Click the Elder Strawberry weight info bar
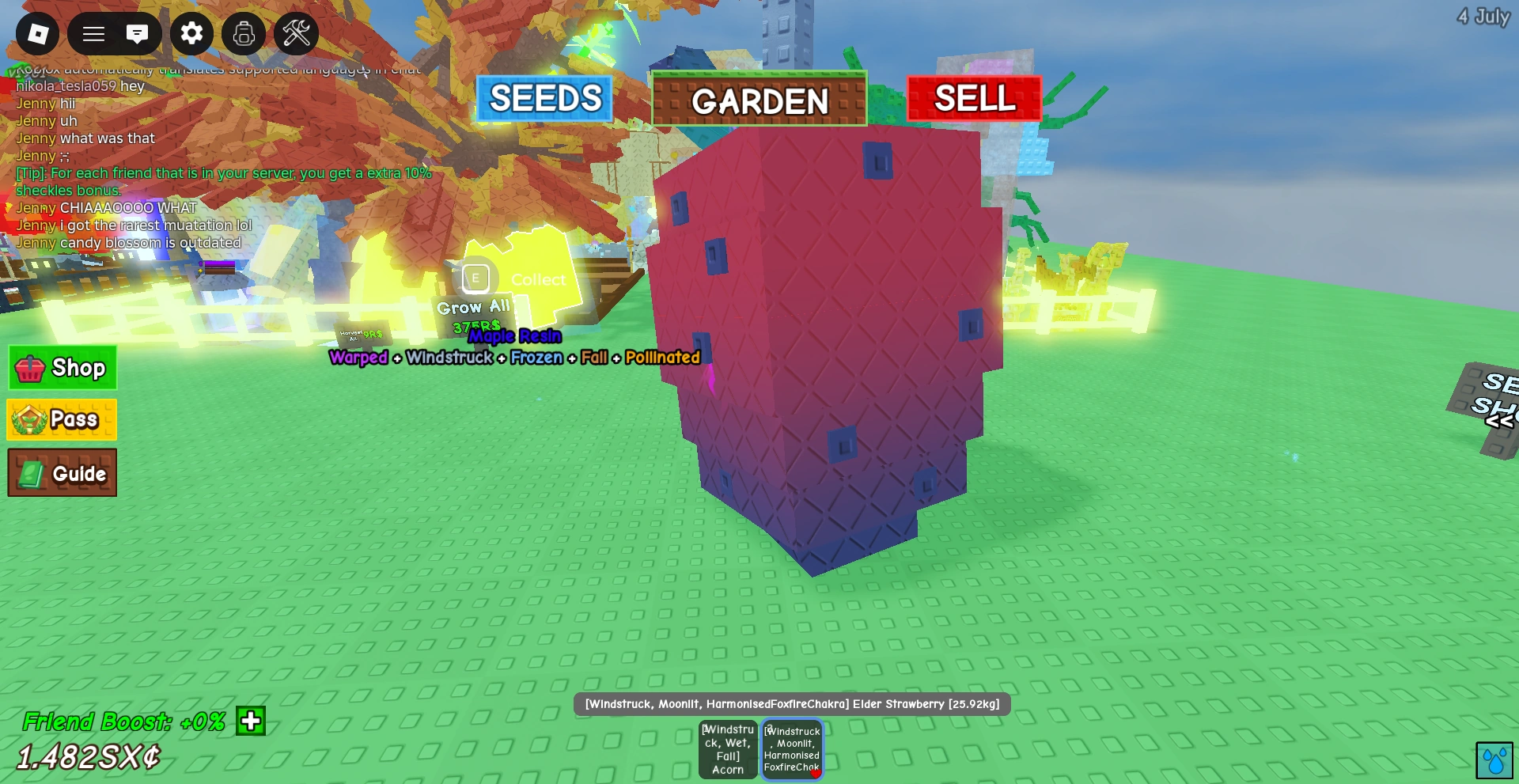 click(793, 703)
